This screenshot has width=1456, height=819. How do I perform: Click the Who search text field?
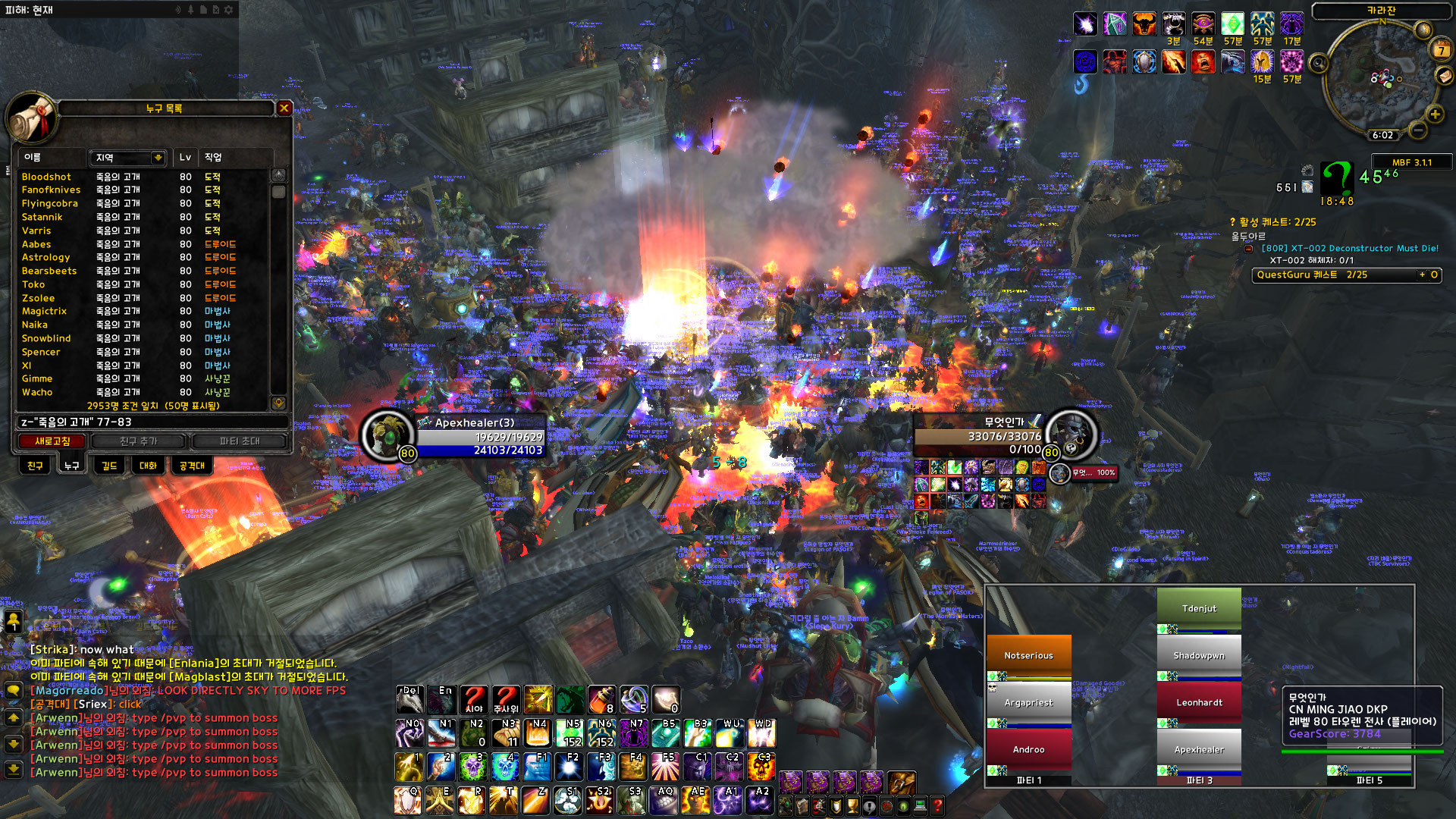click(x=152, y=422)
